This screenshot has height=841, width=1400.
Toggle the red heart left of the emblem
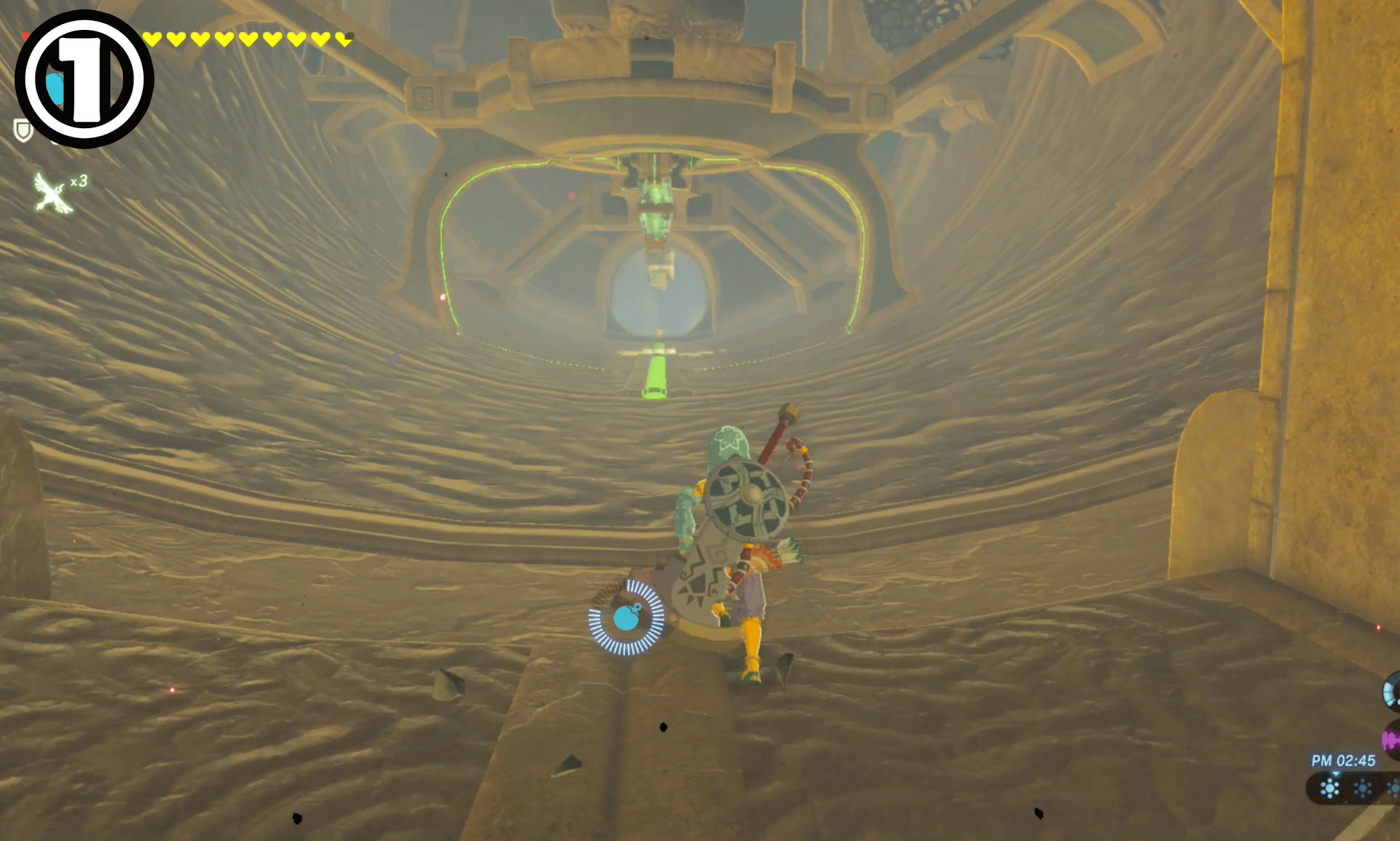click(26, 36)
